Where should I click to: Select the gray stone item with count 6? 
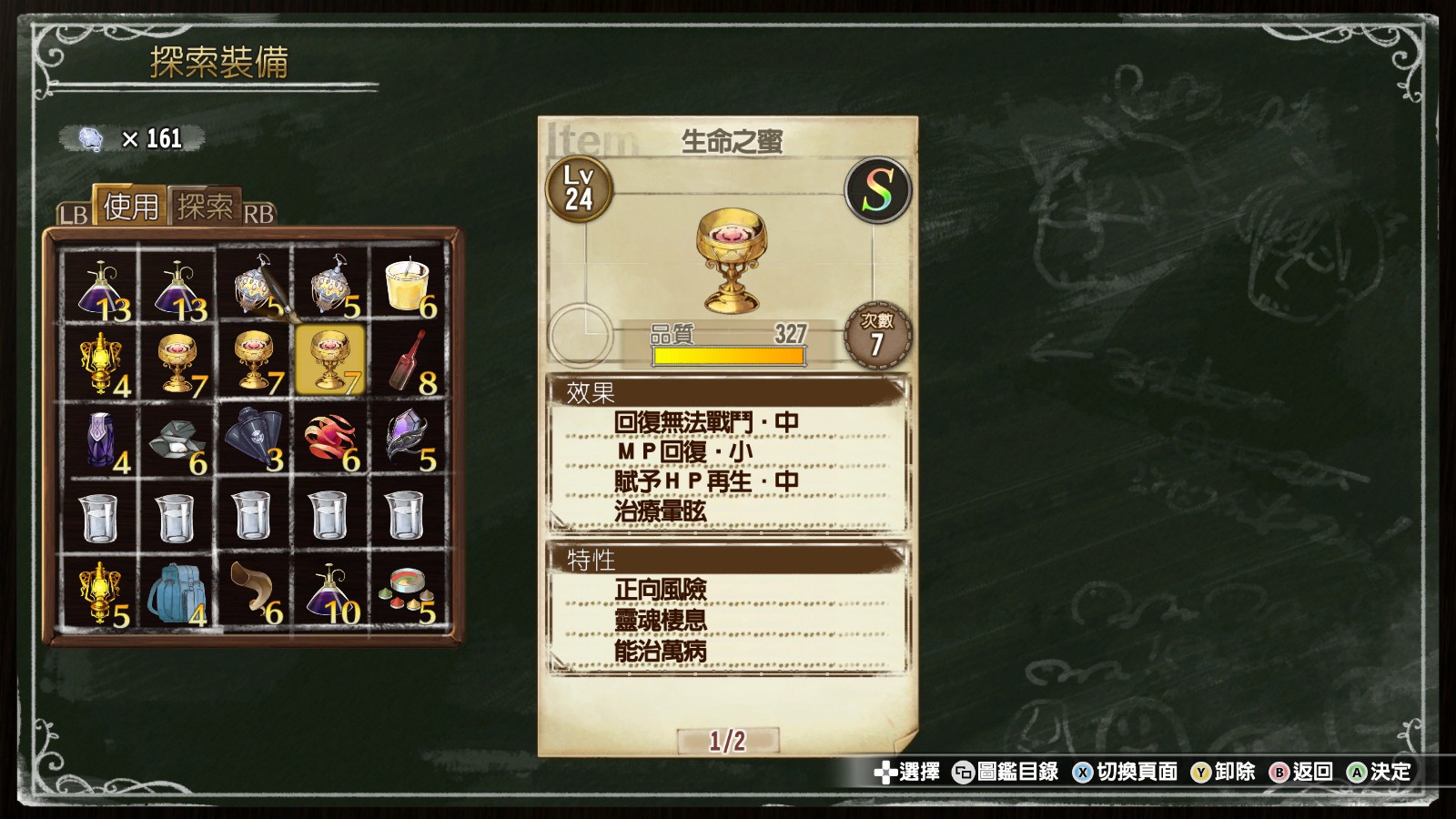[177, 437]
